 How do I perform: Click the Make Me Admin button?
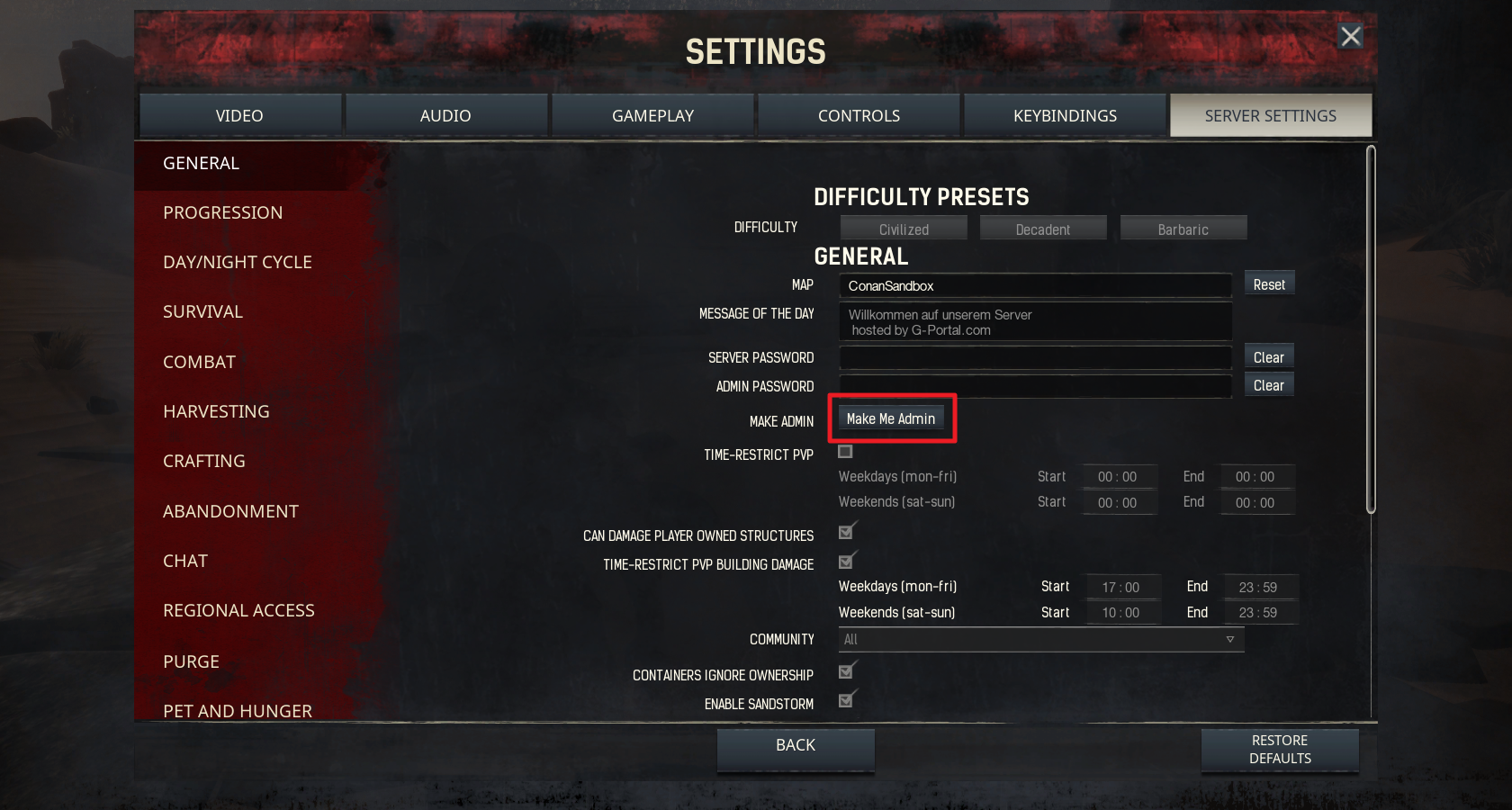click(x=892, y=418)
